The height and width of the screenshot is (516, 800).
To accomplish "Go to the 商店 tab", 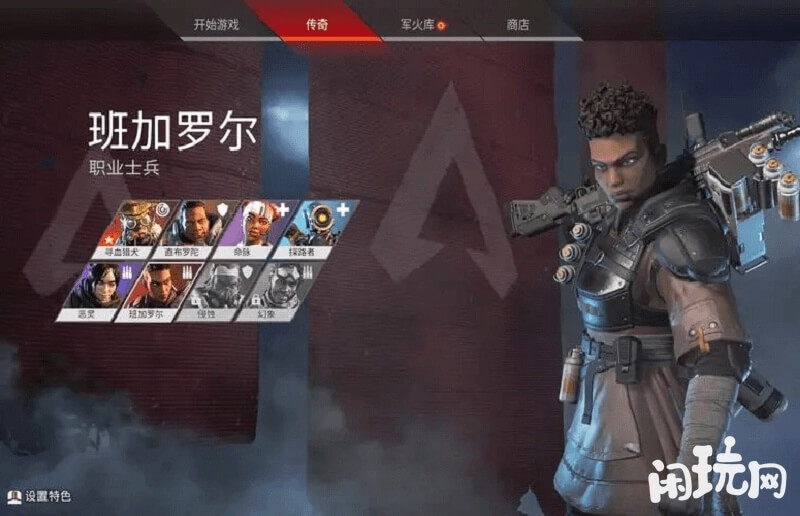I will [x=517, y=23].
